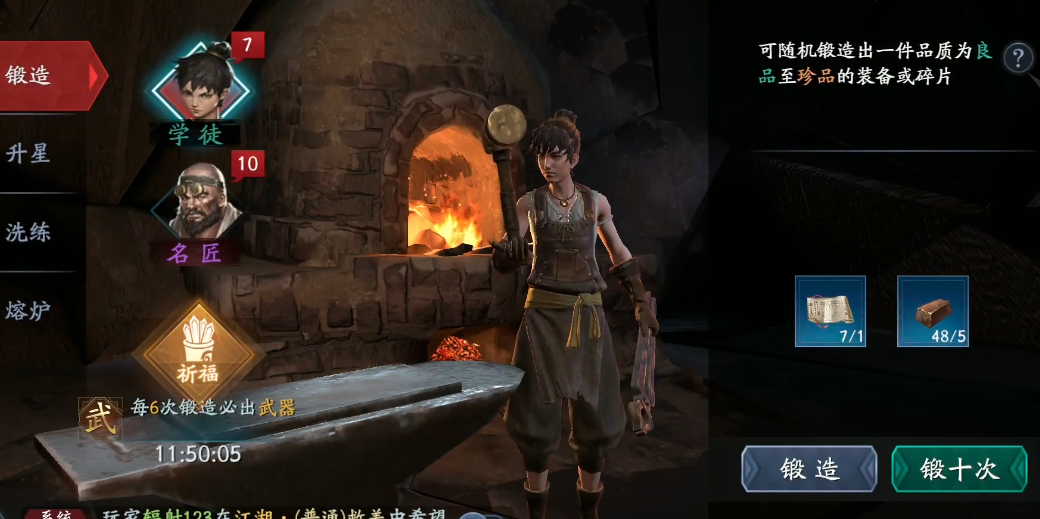
Task: Forge ten times with 锻十次
Action: [959, 469]
